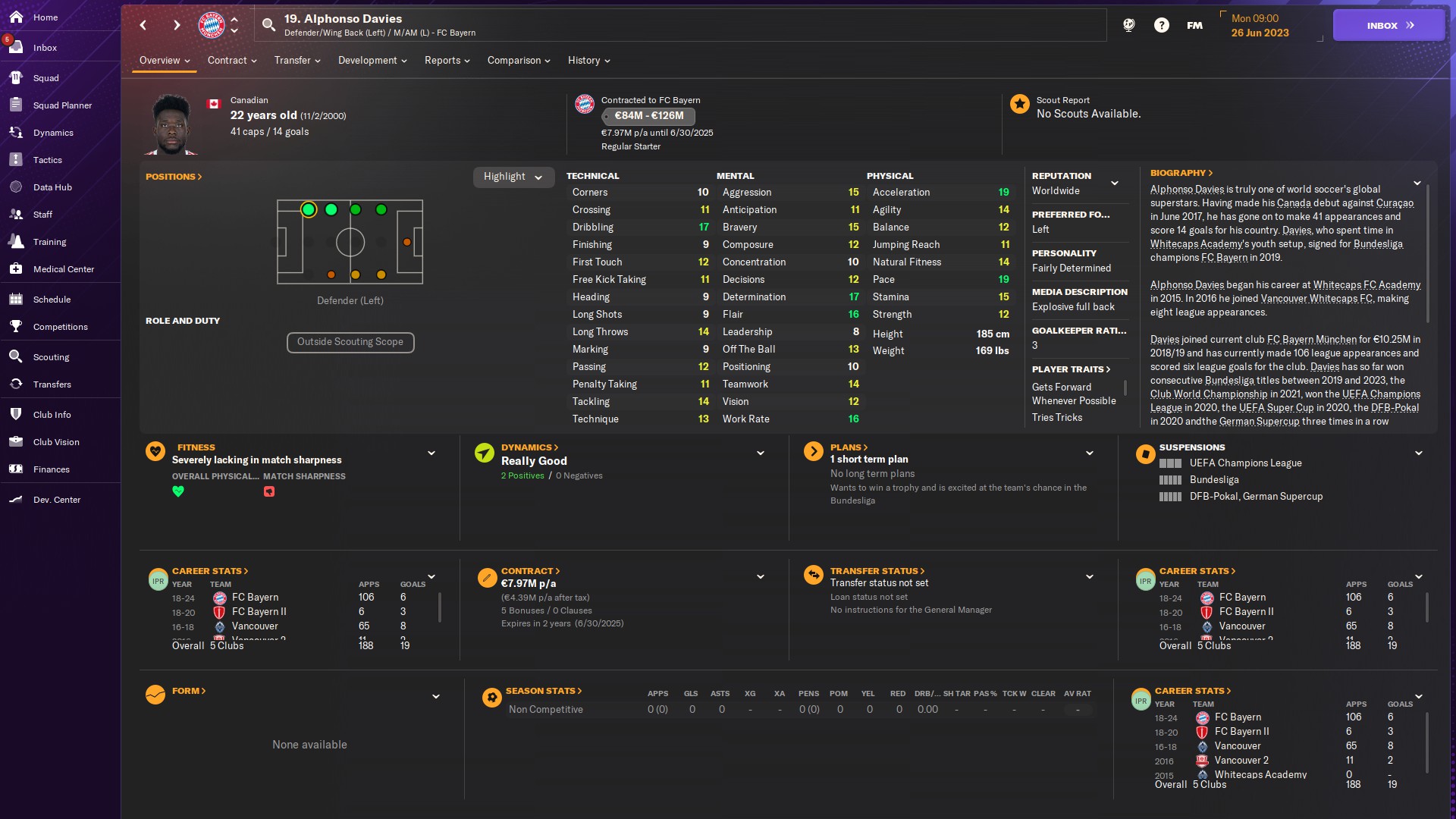Image resolution: width=1456 pixels, height=819 pixels.
Task: Open the Training screen from the sidebar
Action: point(50,242)
